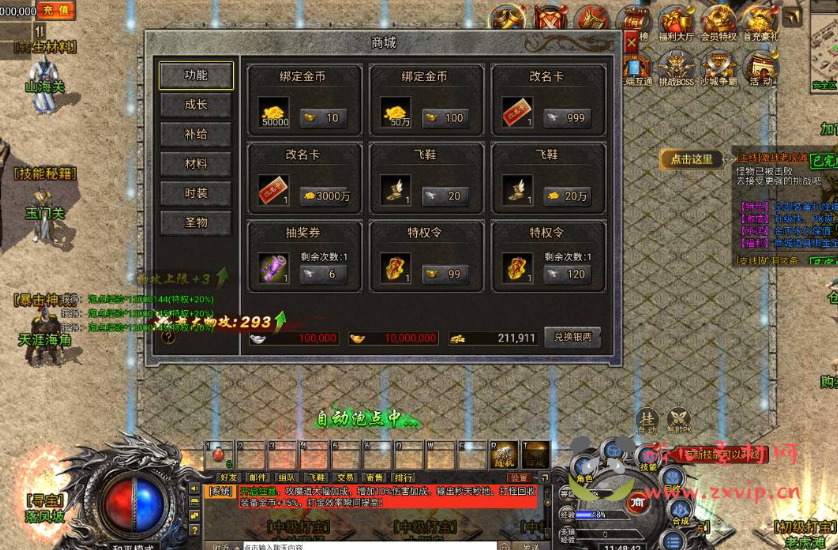Select the 功能 category tab

coord(196,75)
